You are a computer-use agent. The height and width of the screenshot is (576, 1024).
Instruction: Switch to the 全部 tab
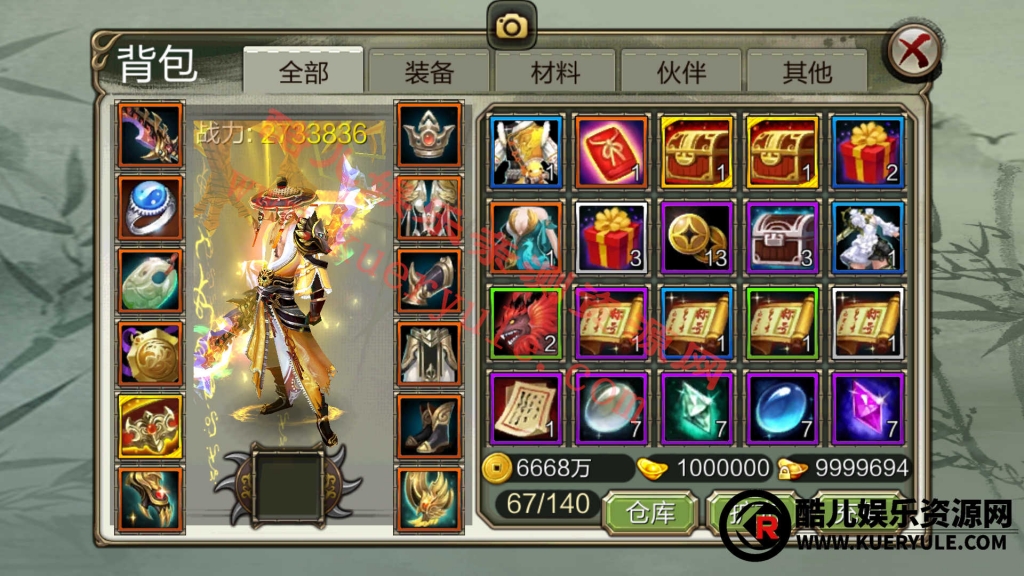point(303,71)
